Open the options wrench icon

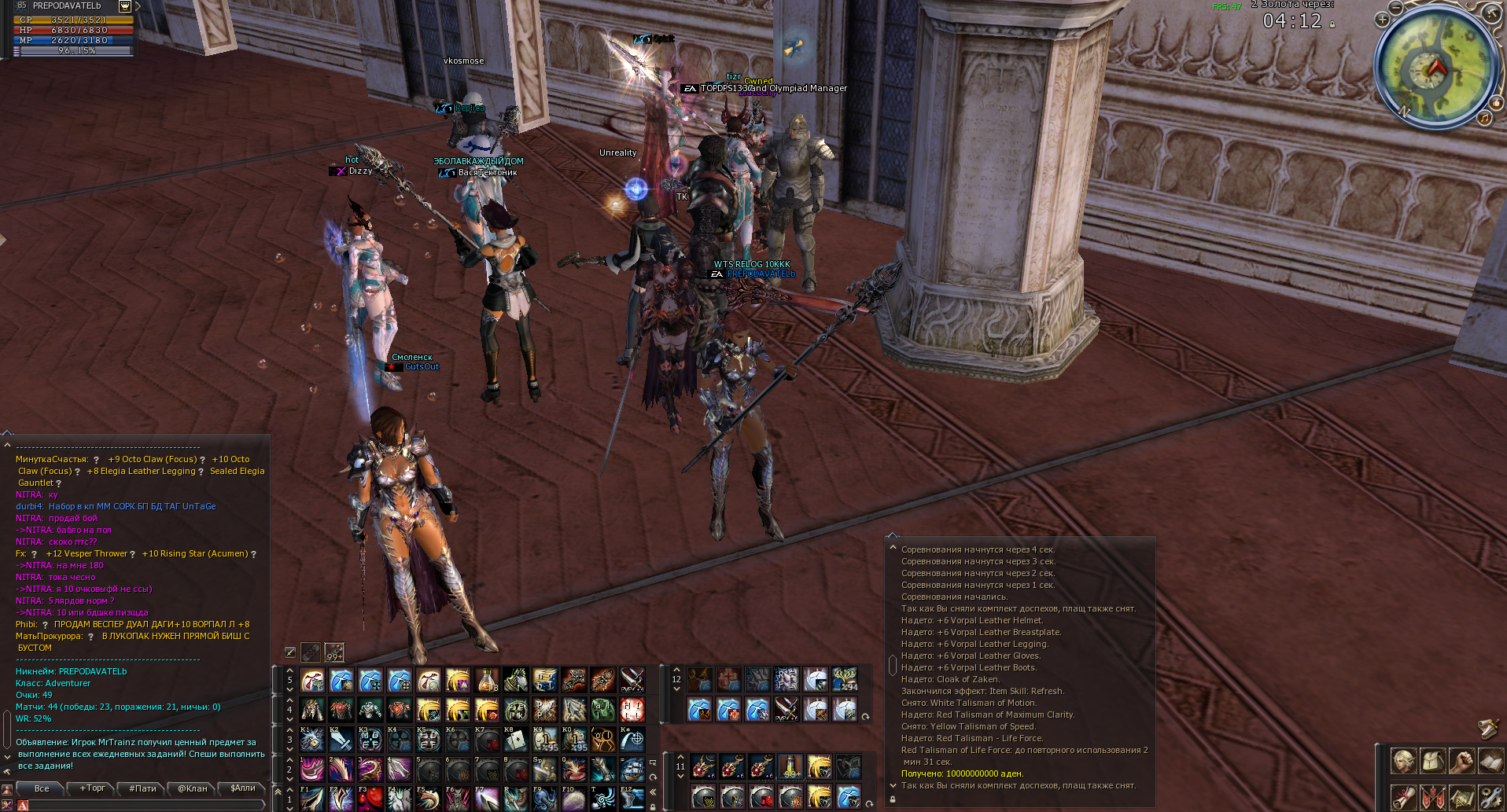1493,797
